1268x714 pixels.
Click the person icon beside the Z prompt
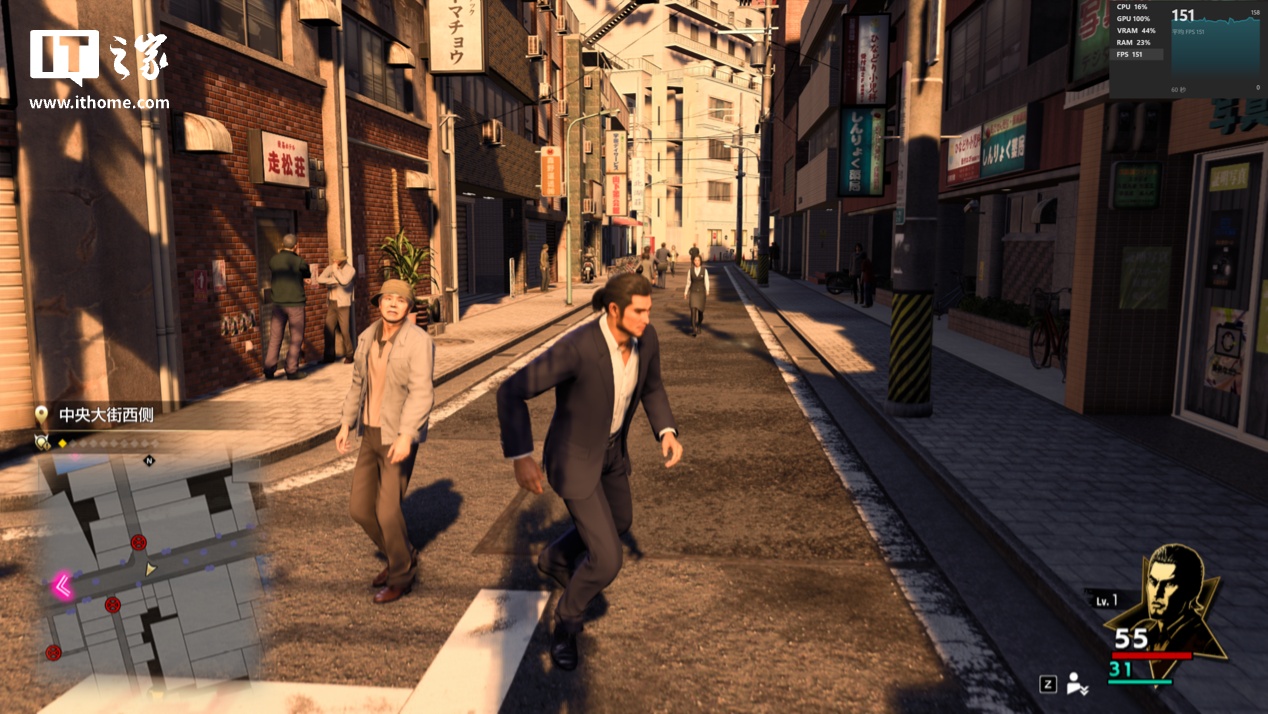point(1077,684)
